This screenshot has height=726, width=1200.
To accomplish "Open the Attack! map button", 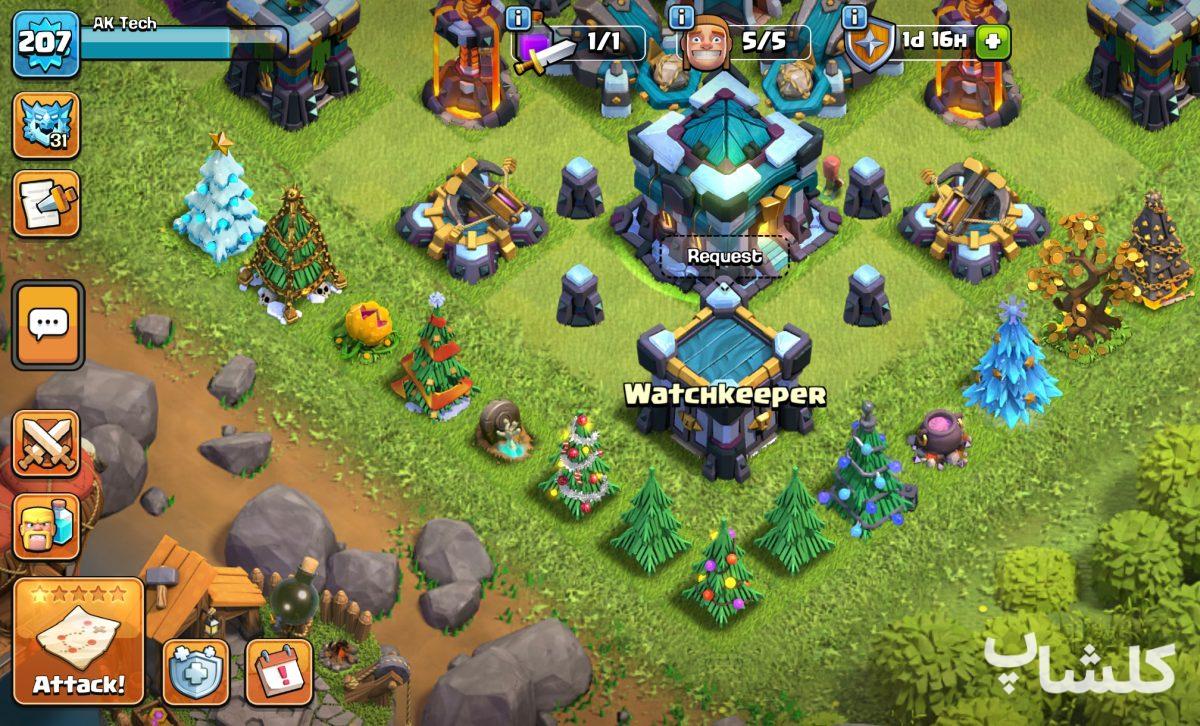I will (79, 641).
